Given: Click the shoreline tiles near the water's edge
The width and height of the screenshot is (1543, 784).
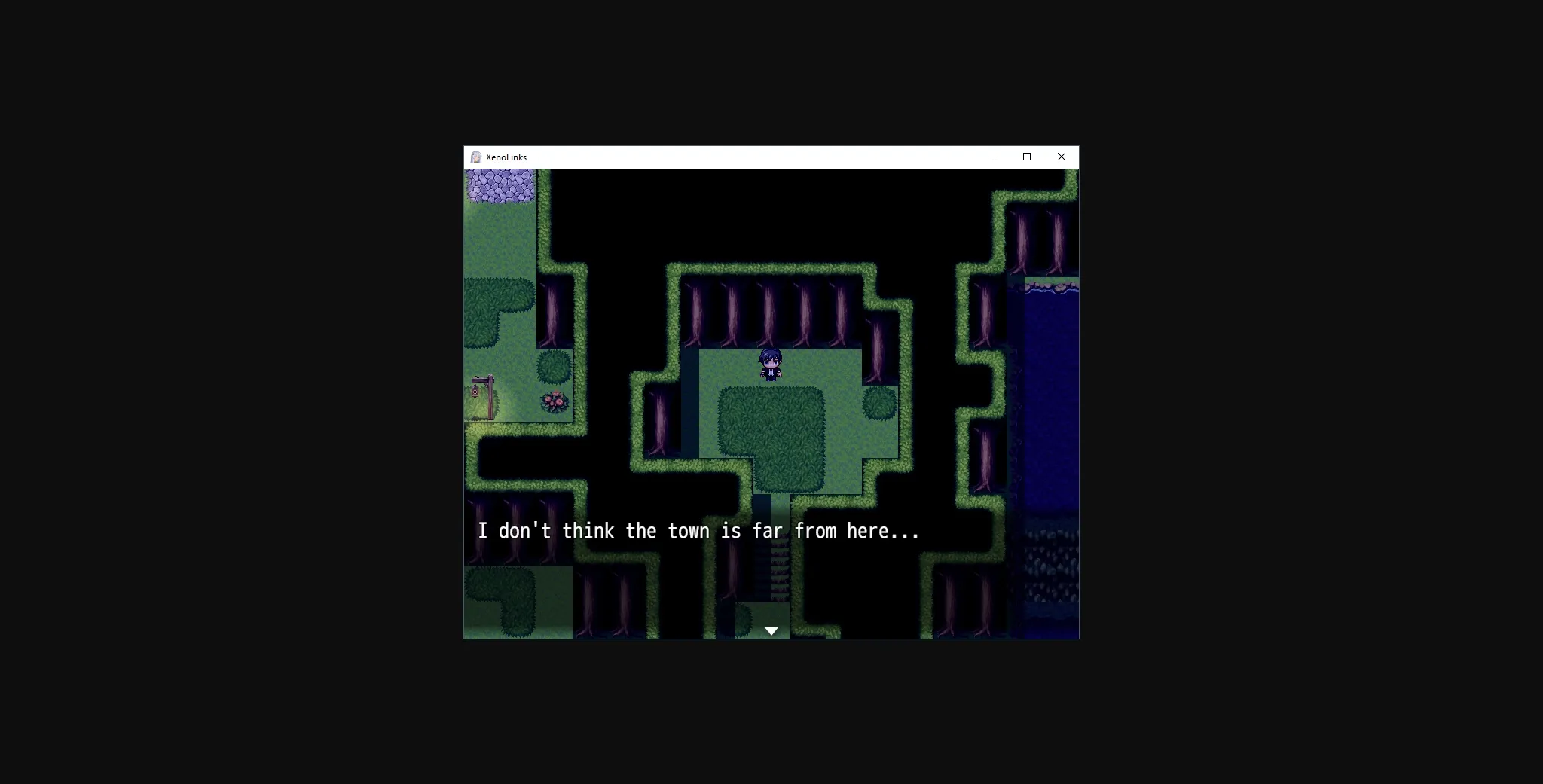Looking at the screenshot, I should tap(1051, 286).
